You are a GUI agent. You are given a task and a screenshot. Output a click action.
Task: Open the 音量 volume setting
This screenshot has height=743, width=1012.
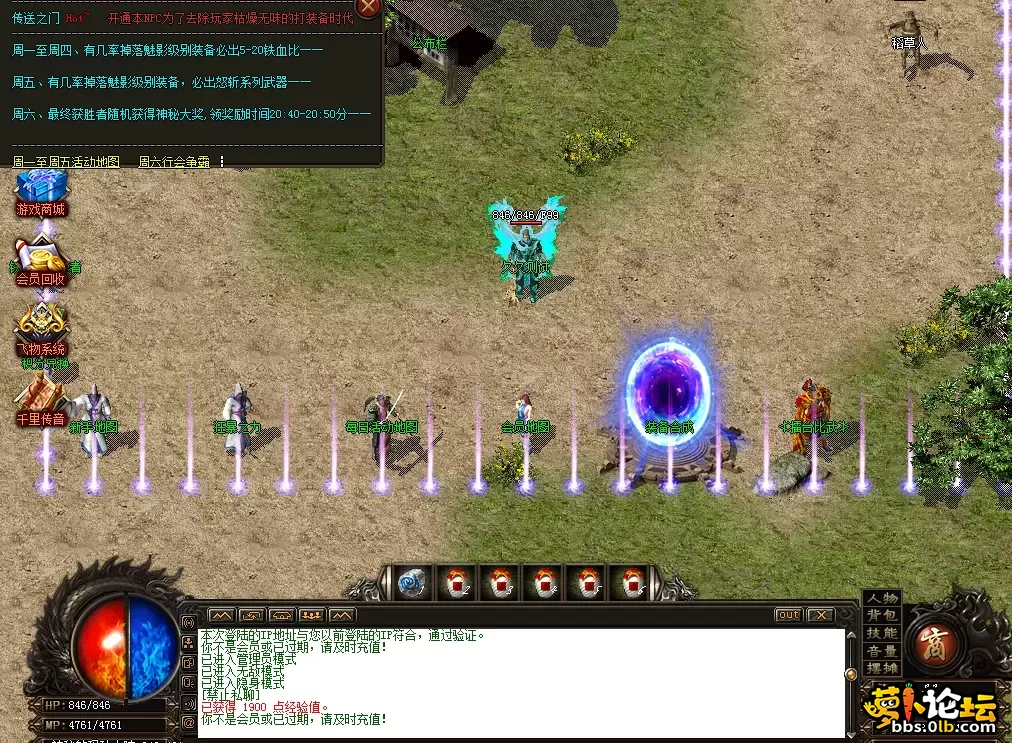click(x=882, y=651)
